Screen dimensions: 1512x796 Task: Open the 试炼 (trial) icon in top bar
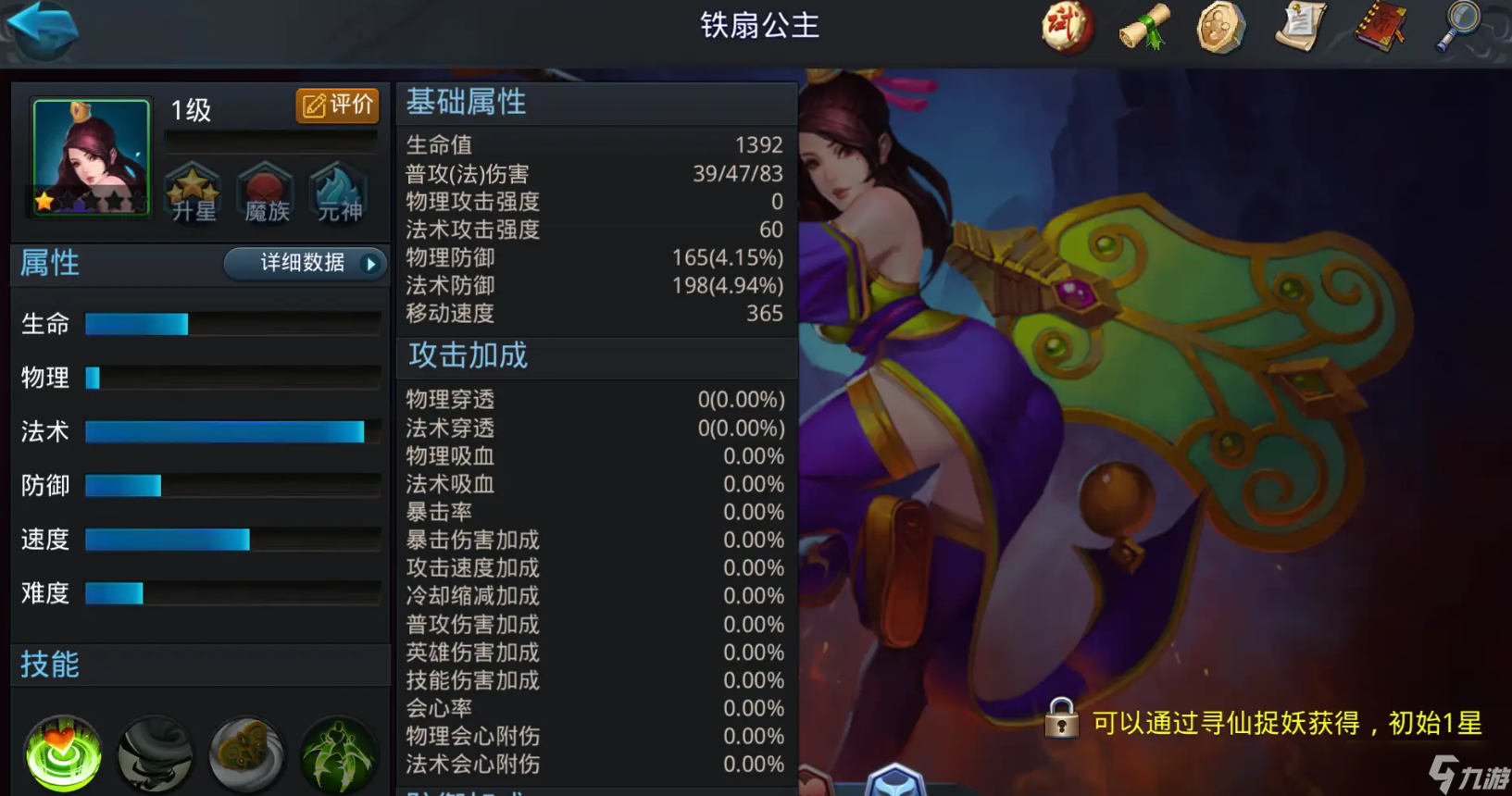(1067, 28)
